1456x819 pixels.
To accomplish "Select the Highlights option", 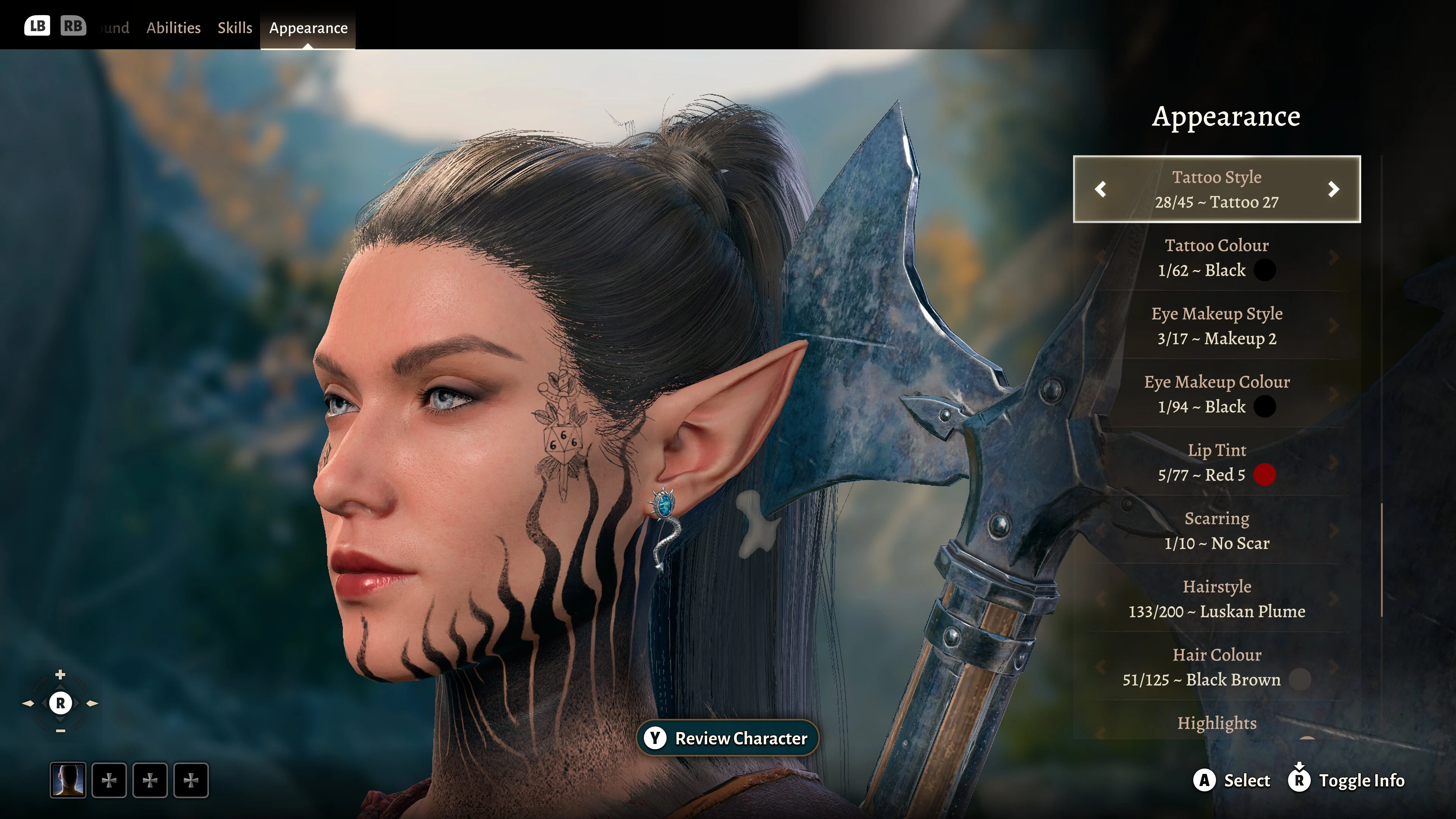I will 1216,723.
